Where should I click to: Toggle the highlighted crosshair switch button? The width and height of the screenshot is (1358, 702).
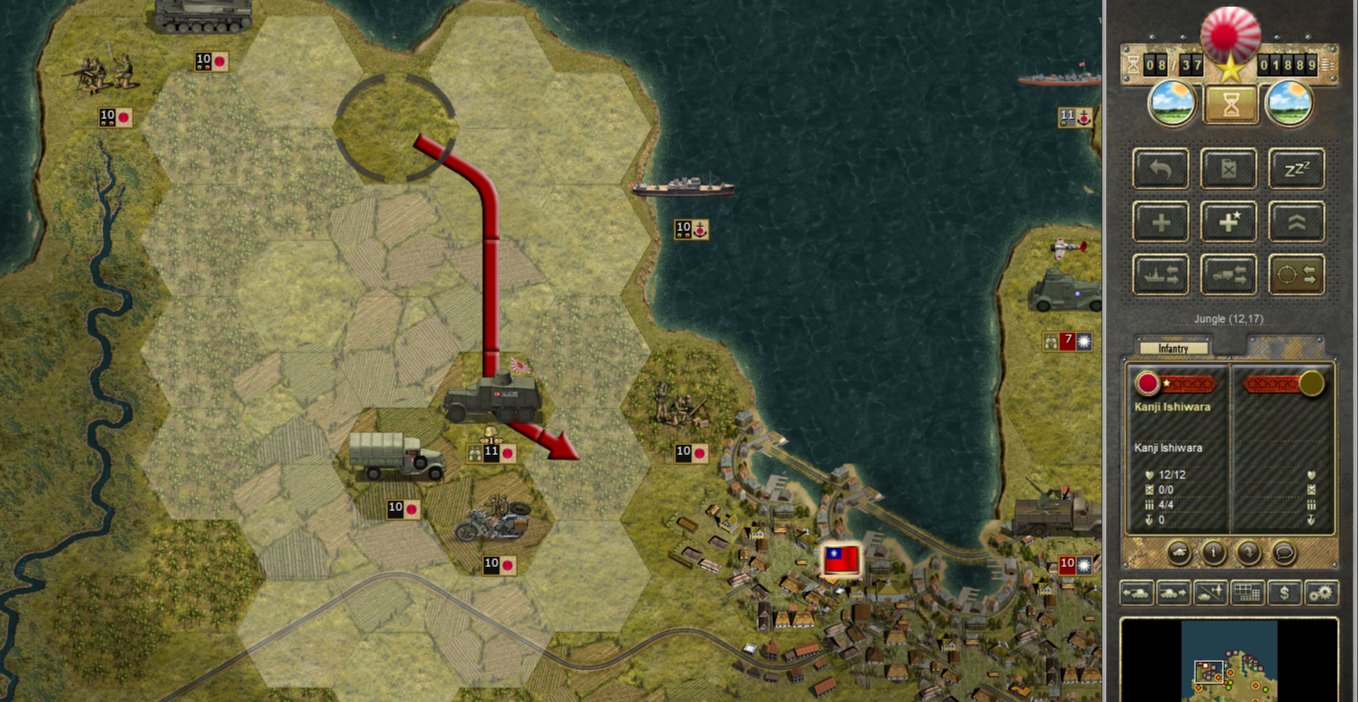click(1296, 275)
